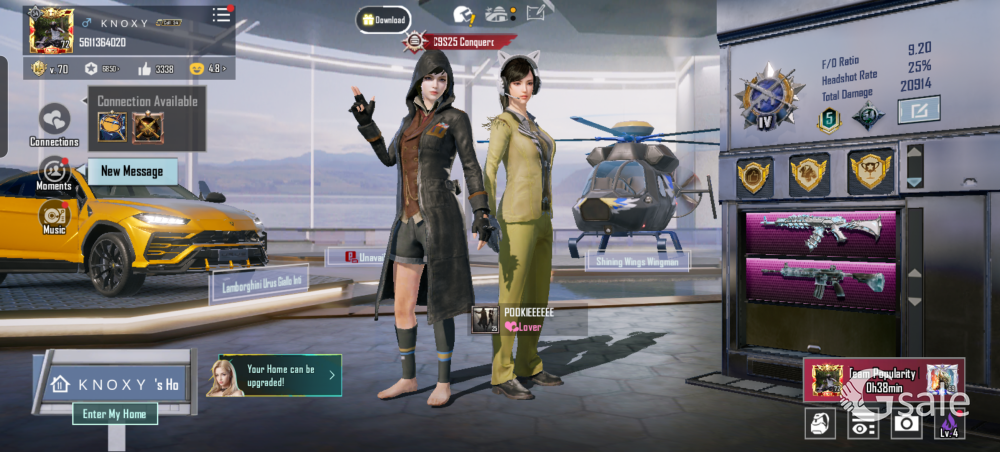The width and height of the screenshot is (1000, 452).
Task: Open the list menu with red dot
Action: tap(221, 15)
